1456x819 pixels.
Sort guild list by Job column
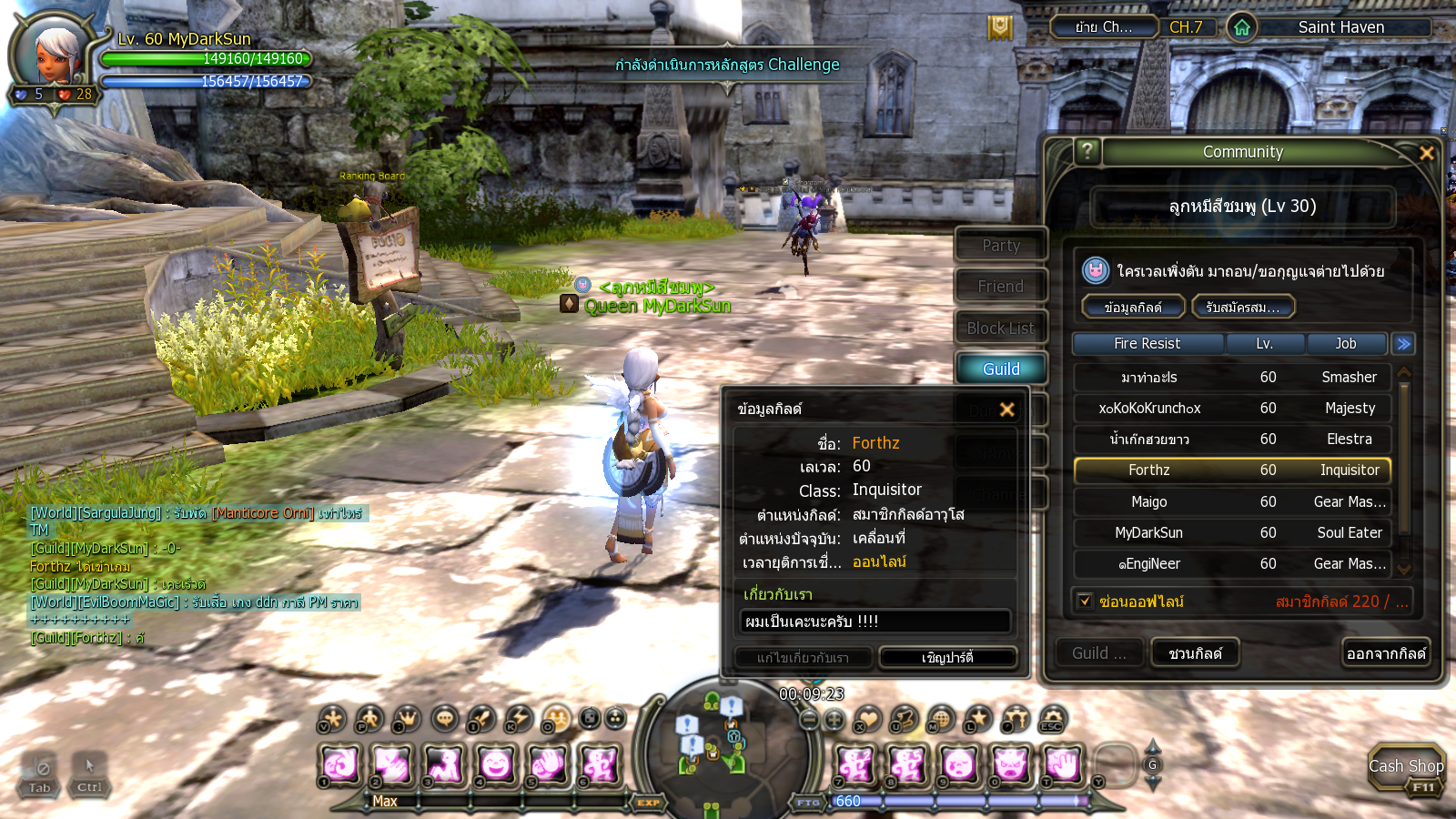1346,344
